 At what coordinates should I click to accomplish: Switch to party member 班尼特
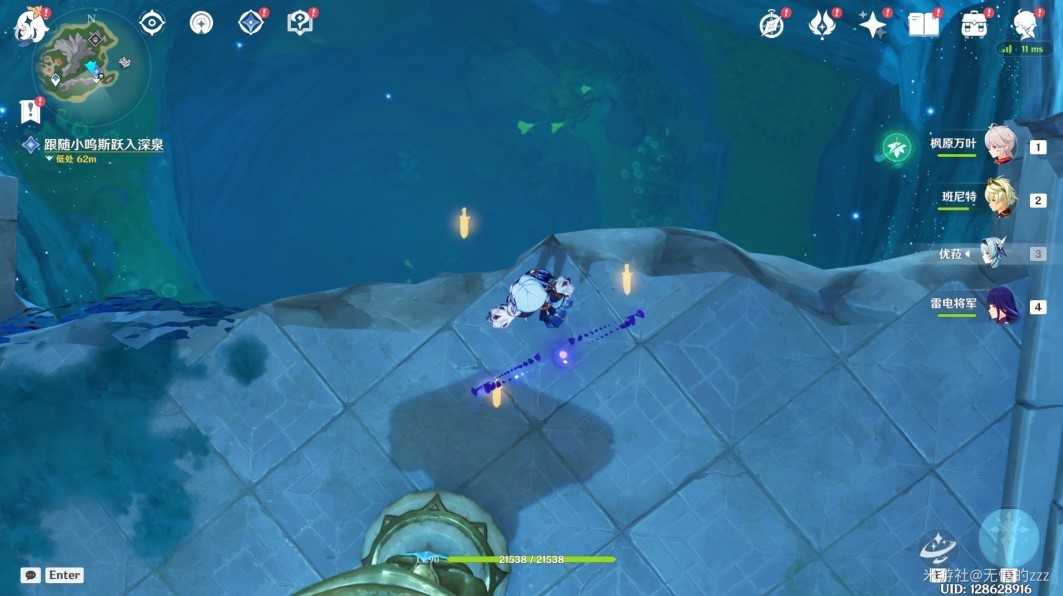pos(1000,199)
